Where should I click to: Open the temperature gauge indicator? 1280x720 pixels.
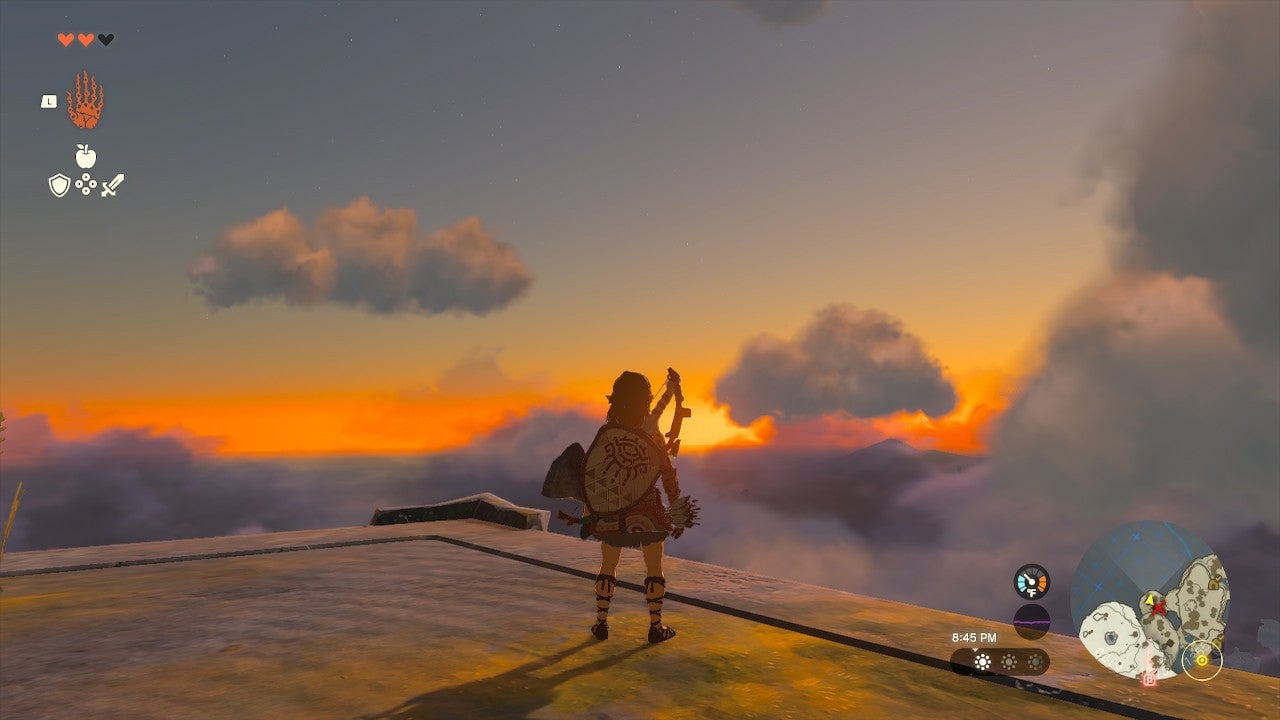[x=1030, y=580]
